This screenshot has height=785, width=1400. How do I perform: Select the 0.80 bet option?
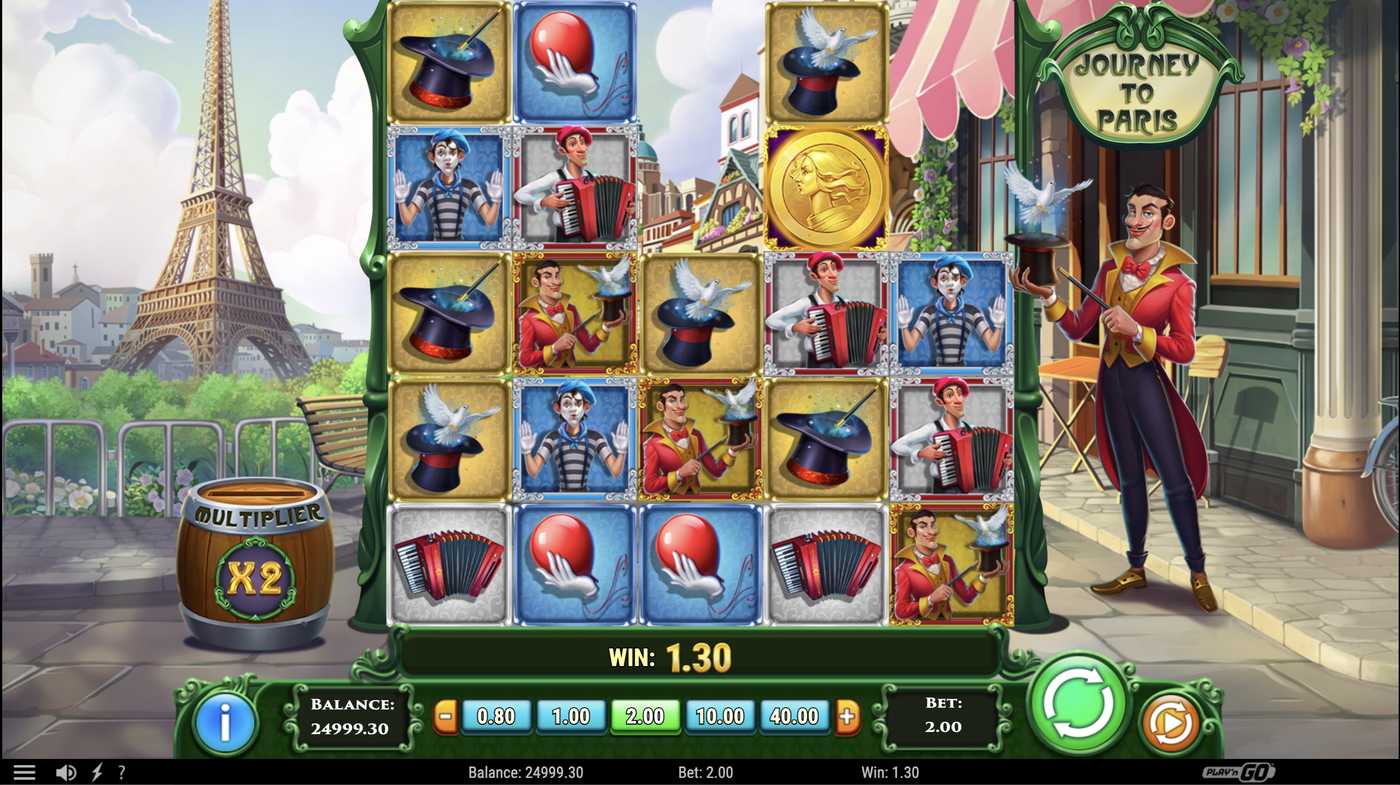[497, 716]
